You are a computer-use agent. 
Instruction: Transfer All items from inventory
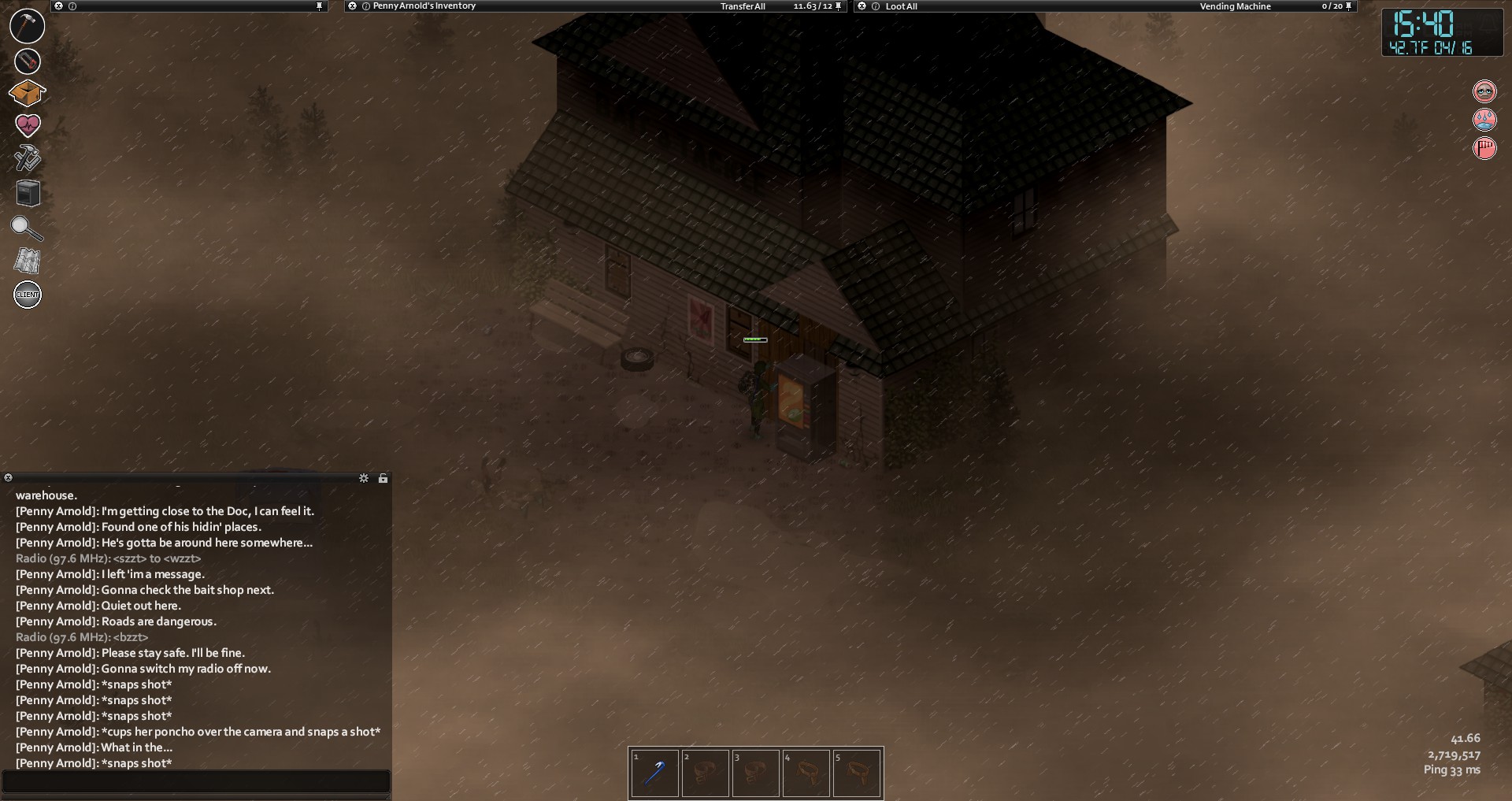[743, 6]
